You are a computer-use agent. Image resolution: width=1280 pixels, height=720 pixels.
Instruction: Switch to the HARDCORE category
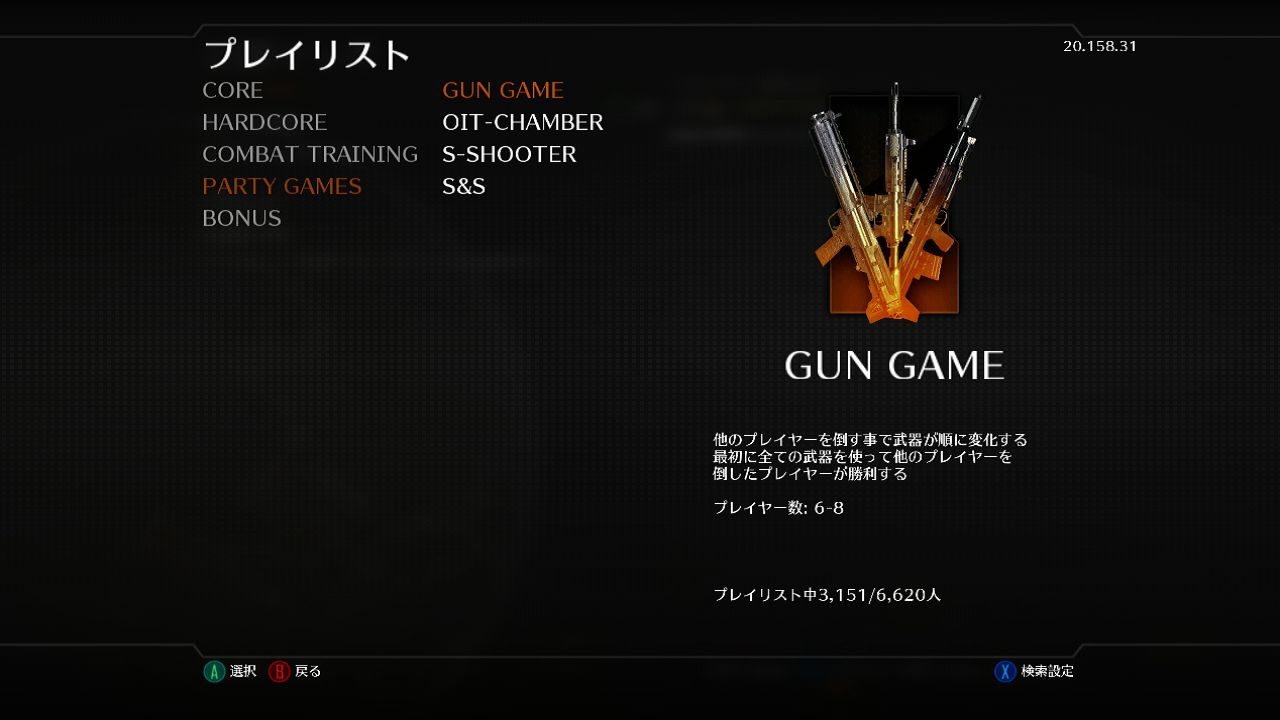click(x=264, y=122)
